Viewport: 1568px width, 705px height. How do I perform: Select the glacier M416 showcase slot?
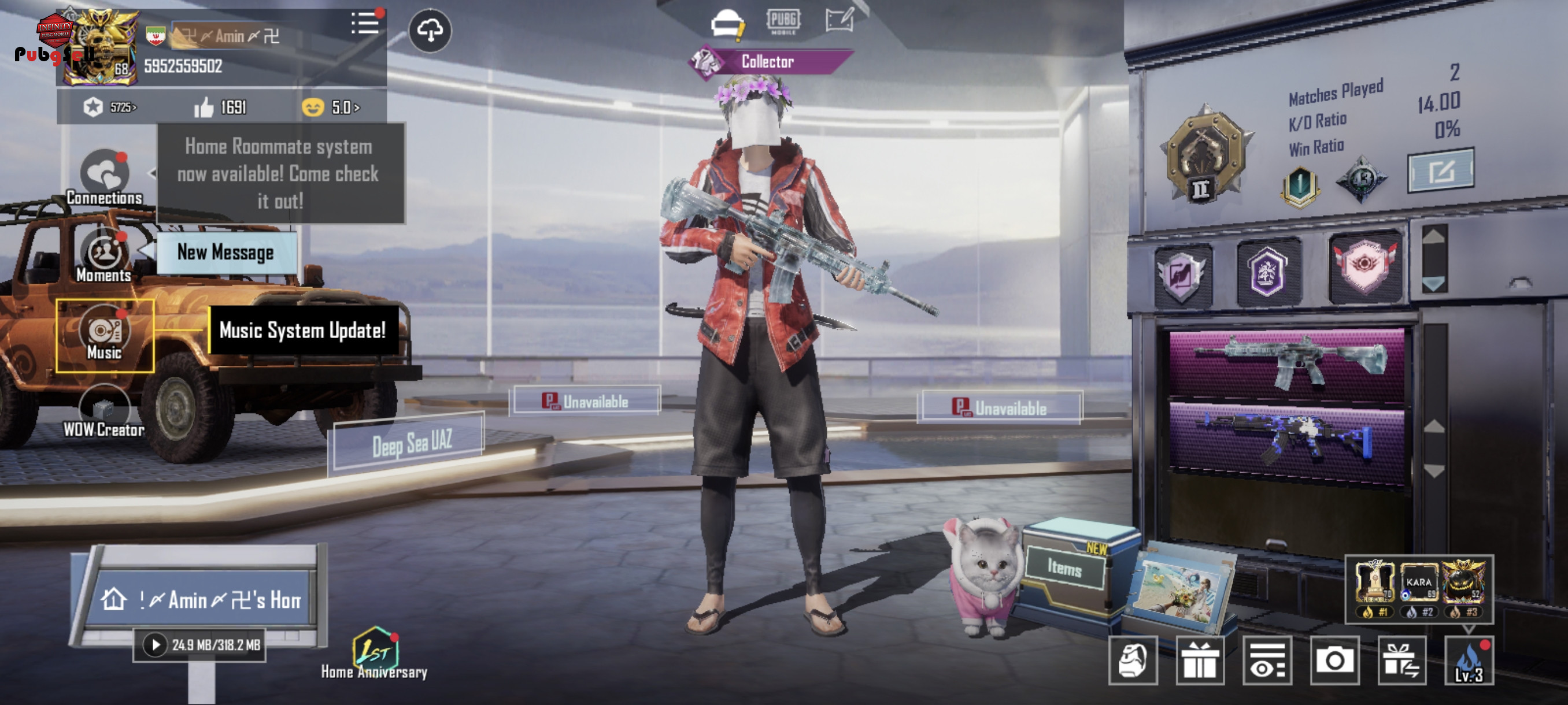coord(1287,361)
